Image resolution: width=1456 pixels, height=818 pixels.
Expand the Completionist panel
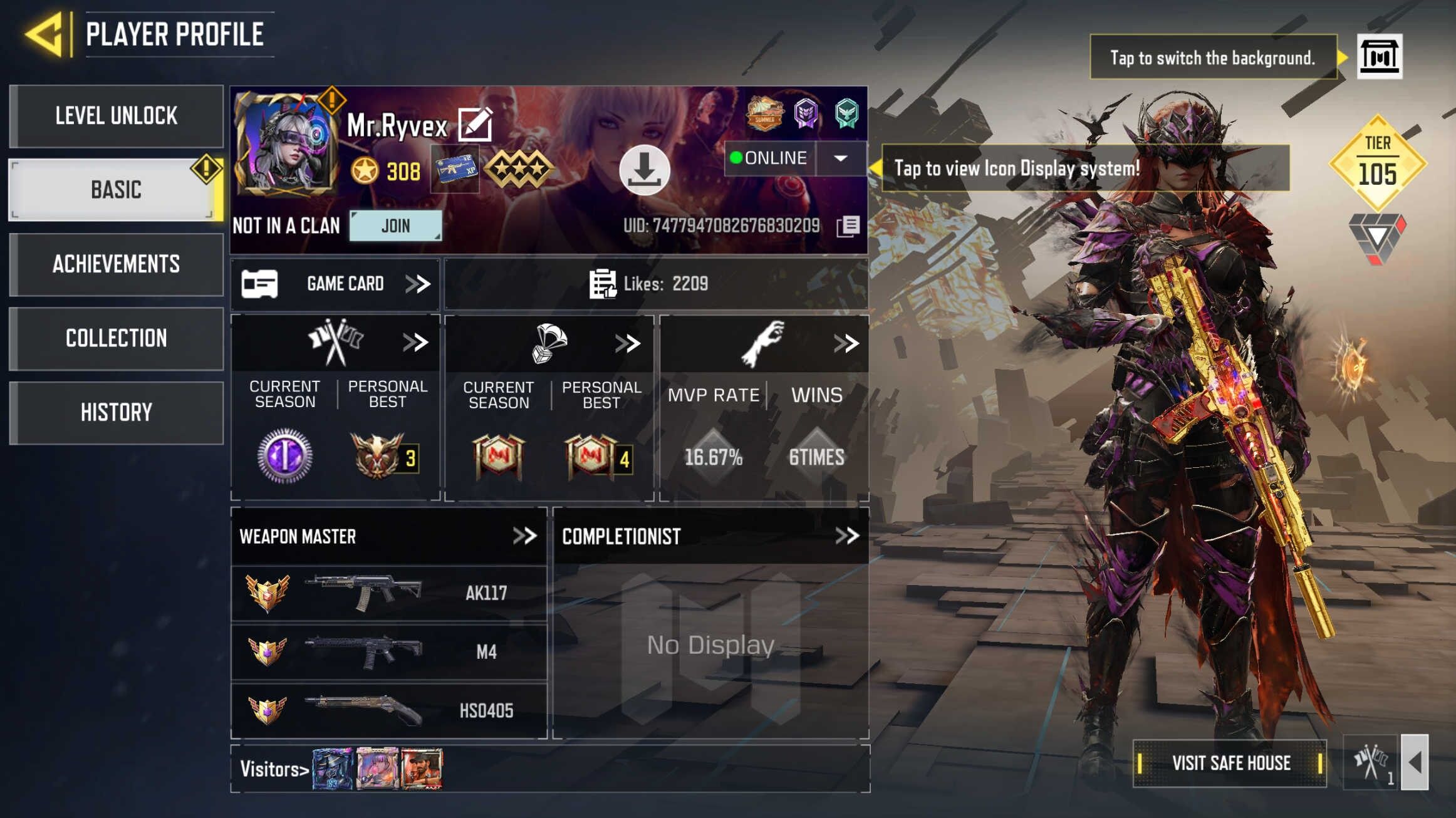846,536
